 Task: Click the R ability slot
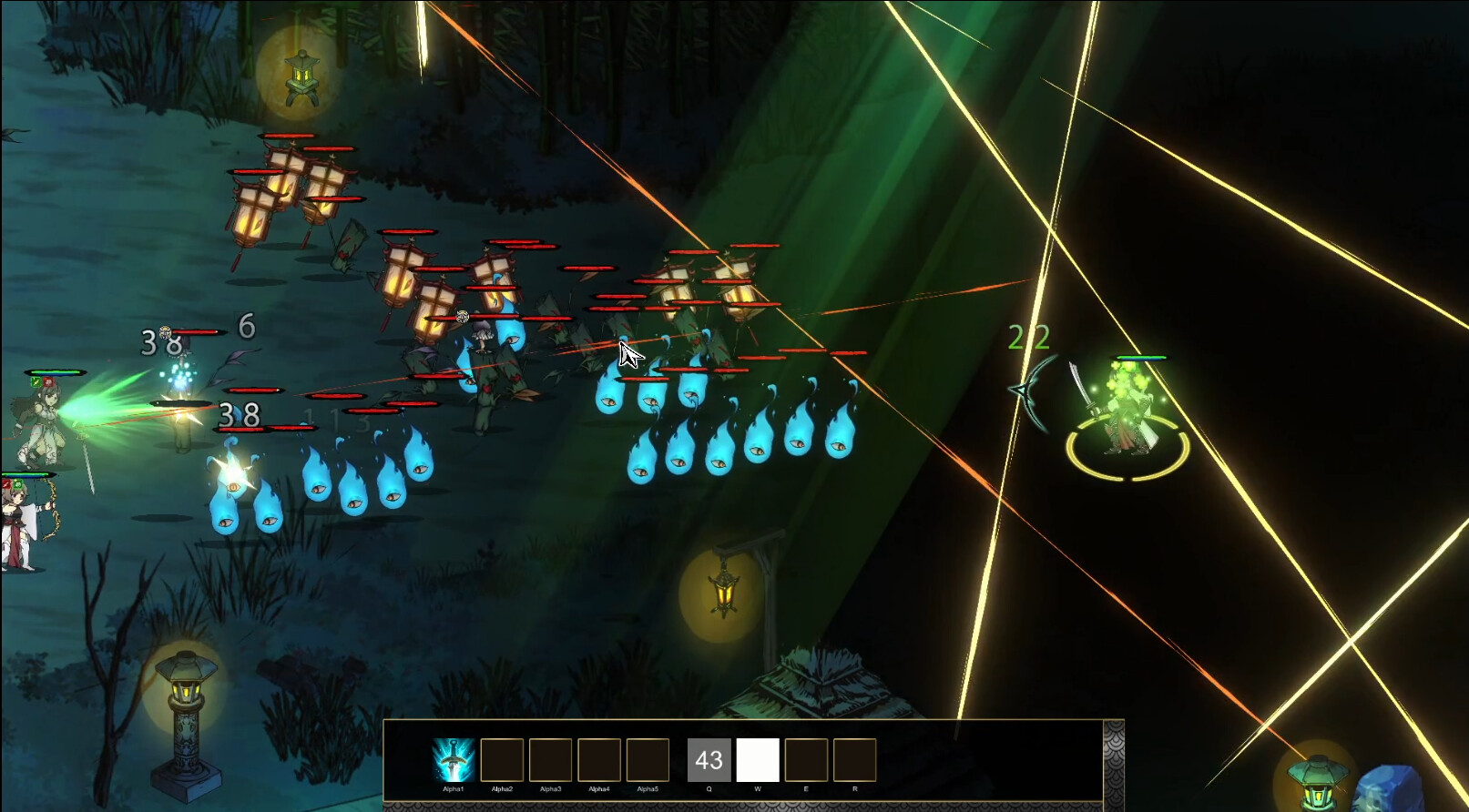point(854,757)
